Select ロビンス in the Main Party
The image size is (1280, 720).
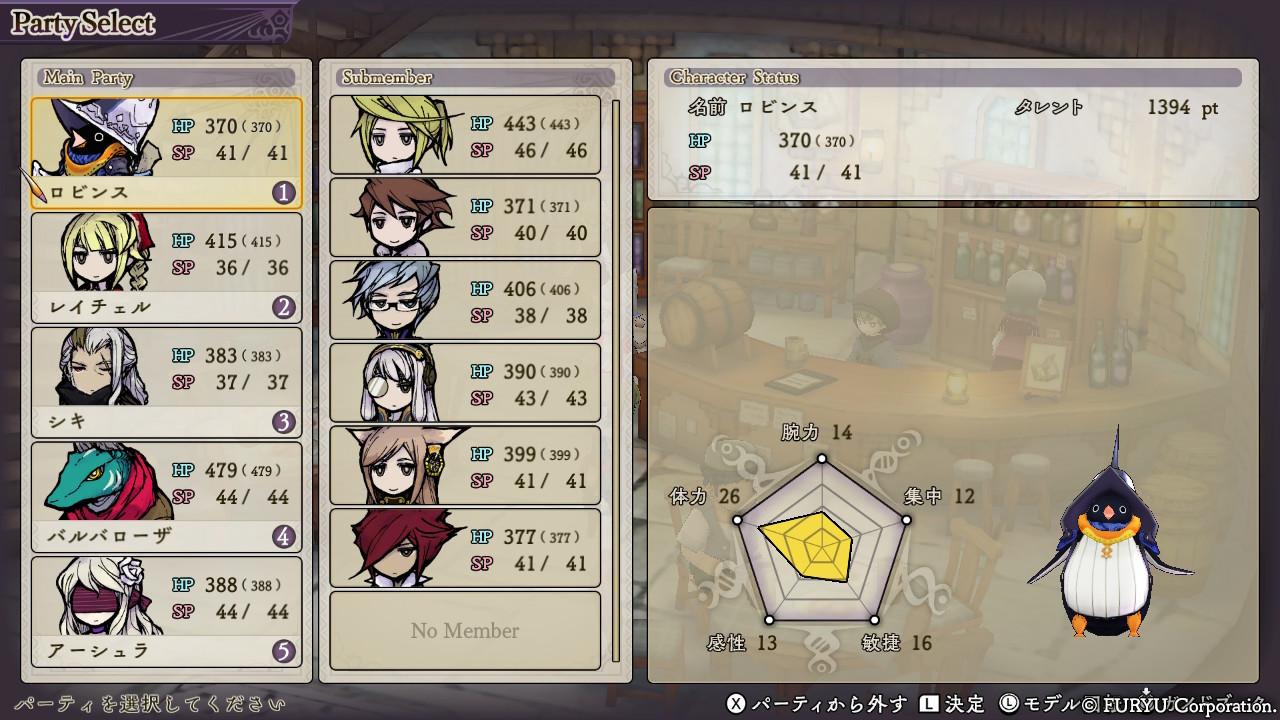tap(166, 153)
